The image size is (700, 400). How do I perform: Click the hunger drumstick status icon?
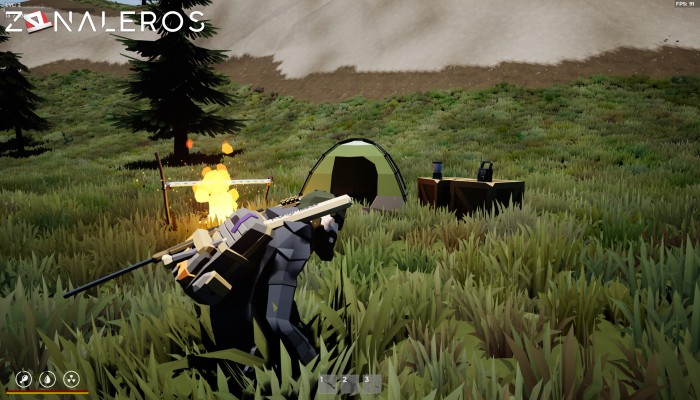pyautogui.click(x=24, y=379)
